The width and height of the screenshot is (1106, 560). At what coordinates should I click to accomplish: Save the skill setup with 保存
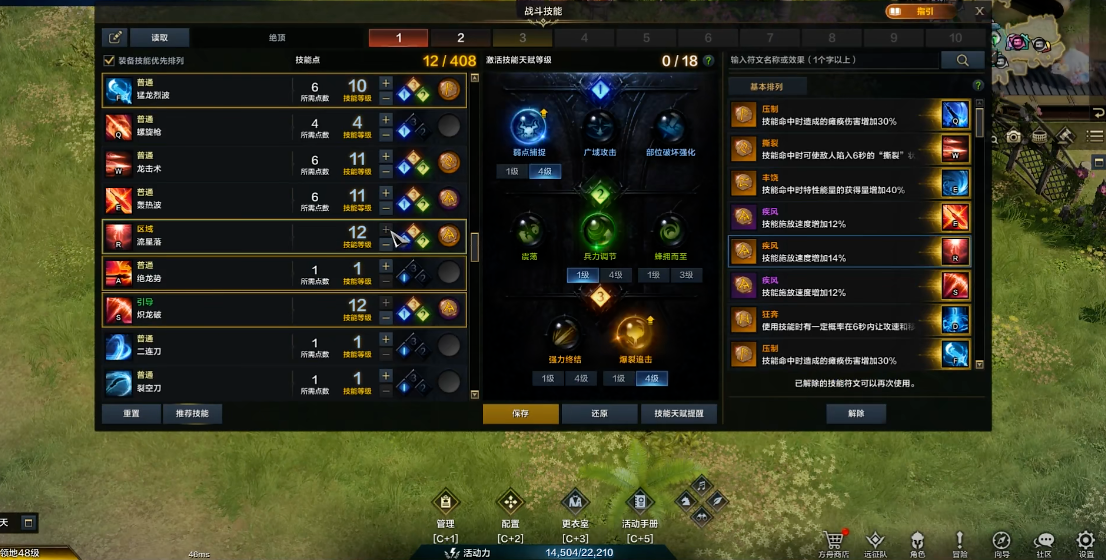(520, 414)
